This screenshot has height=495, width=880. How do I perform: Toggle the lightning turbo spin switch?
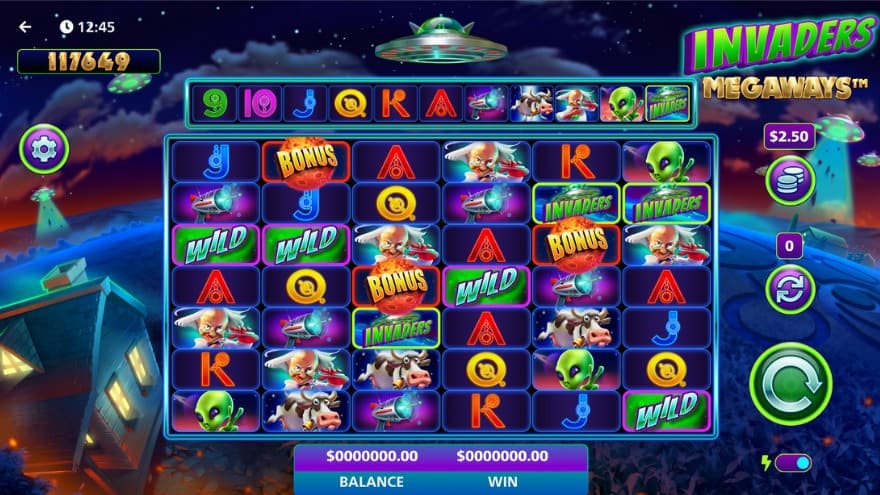click(x=792, y=463)
